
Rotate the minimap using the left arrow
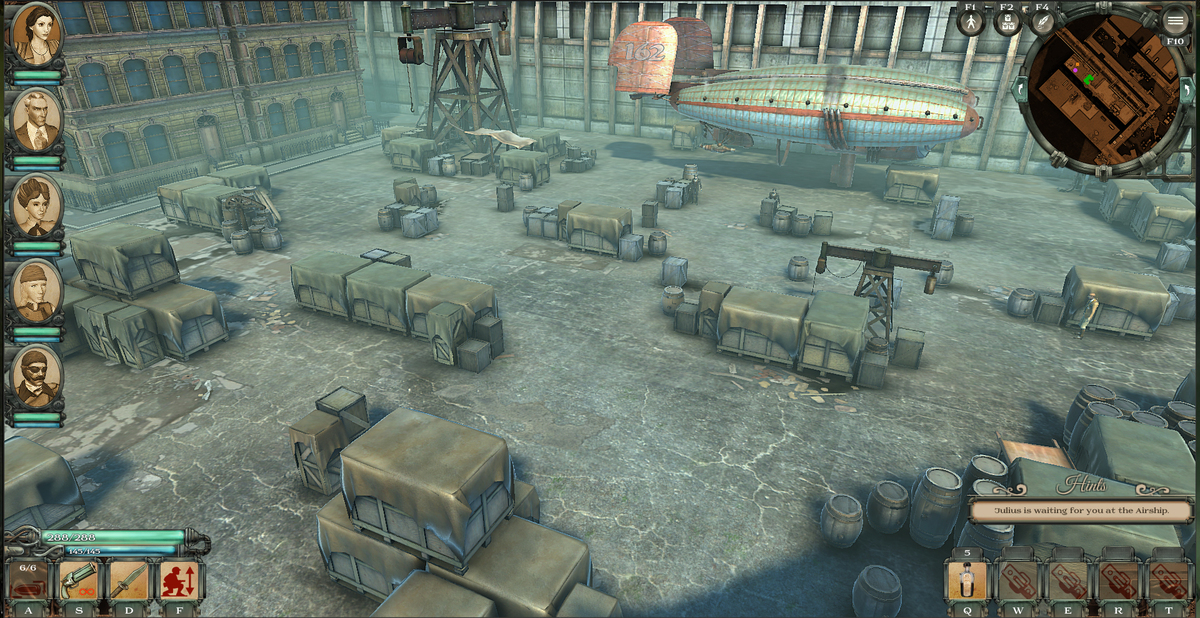tap(1020, 90)
